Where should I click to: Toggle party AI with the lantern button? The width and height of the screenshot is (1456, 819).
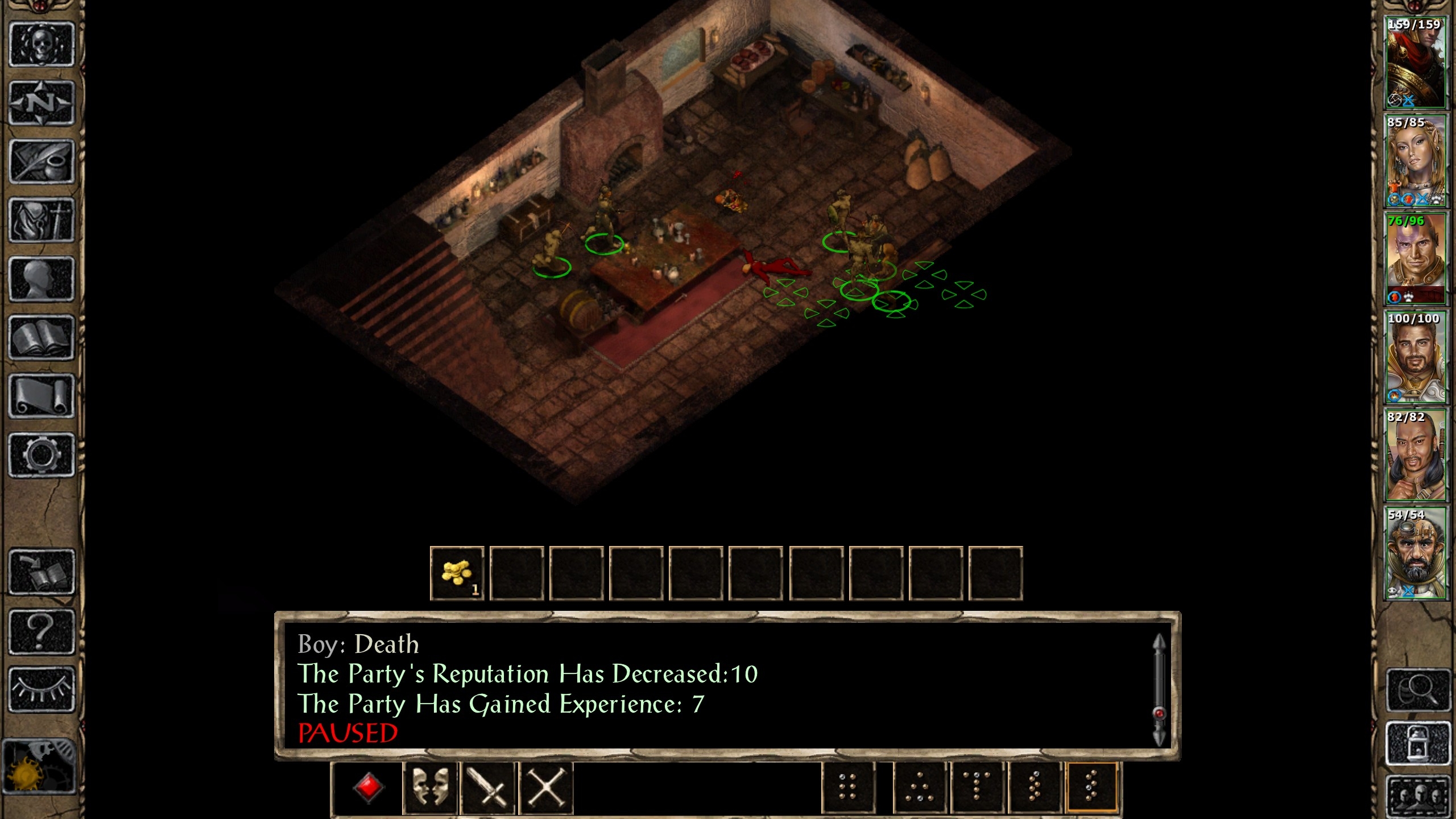[1417, 743]
